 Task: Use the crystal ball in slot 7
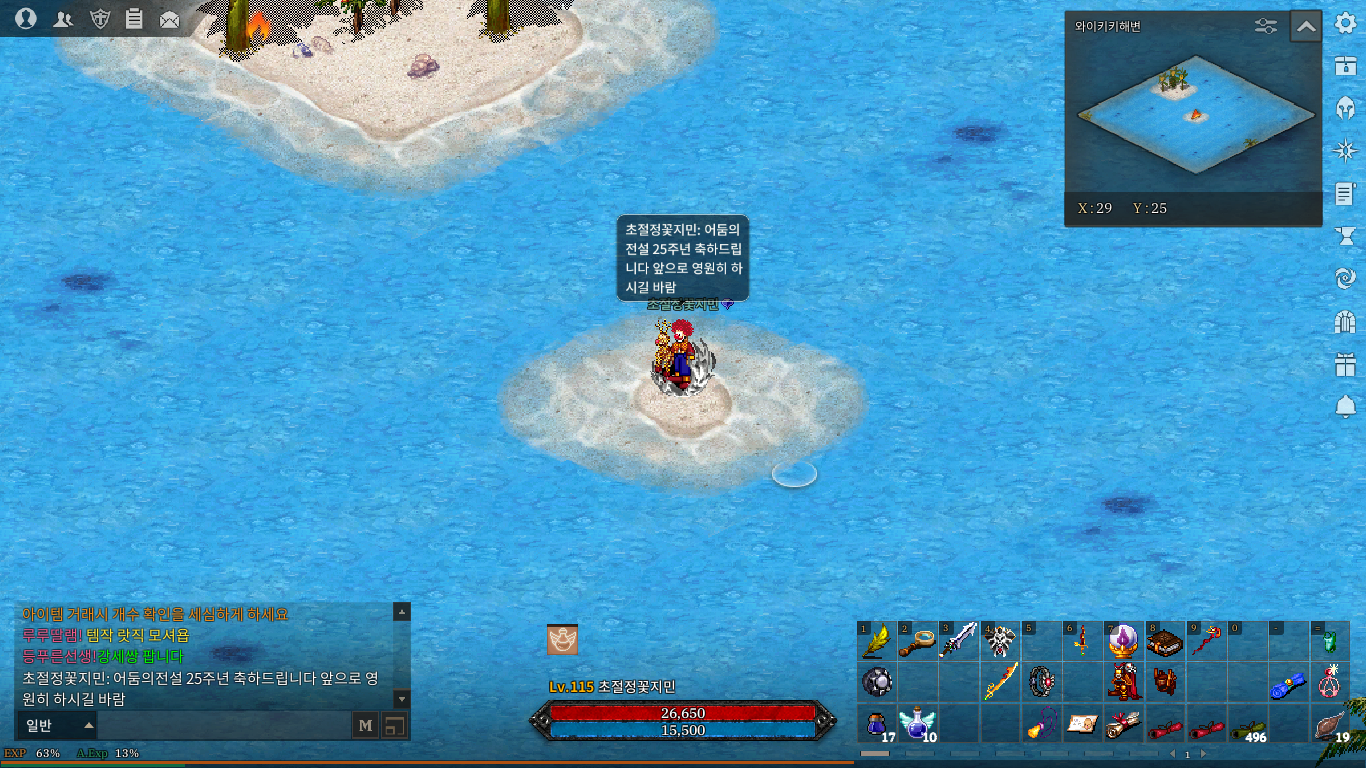pos(1123,640)
